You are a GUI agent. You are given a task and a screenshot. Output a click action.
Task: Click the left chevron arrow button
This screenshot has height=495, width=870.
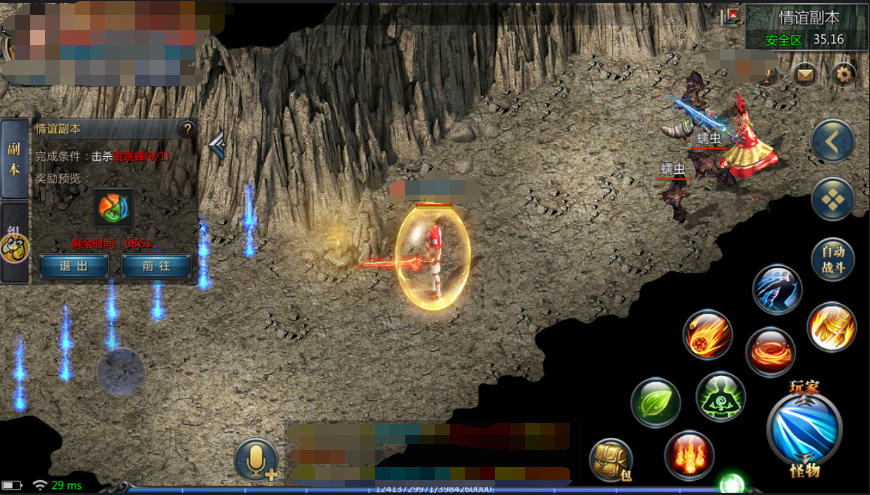coord(832,141)
